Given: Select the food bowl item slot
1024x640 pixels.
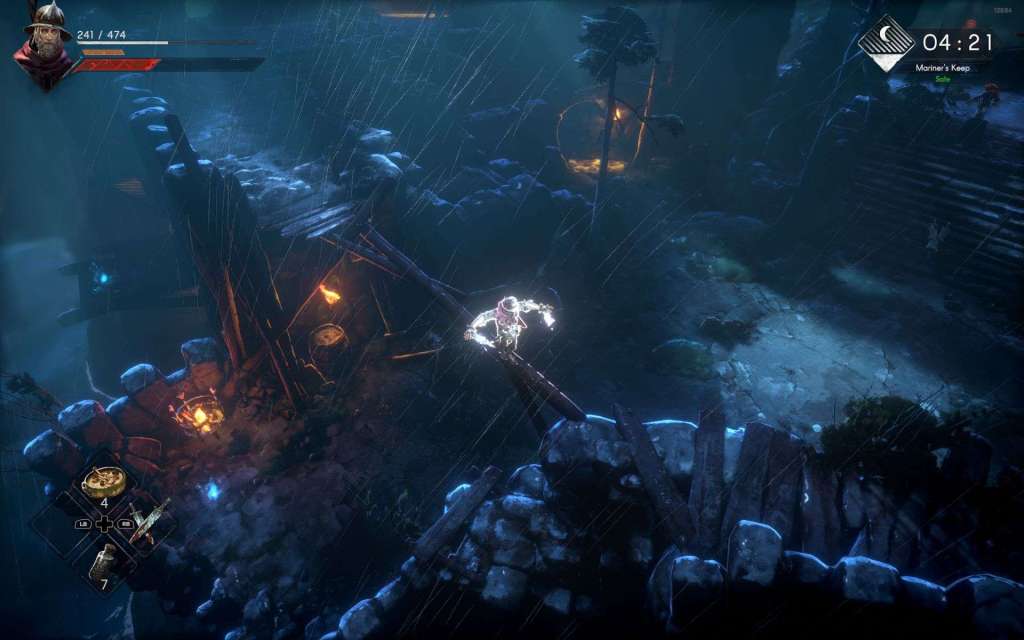Looking at the screenshot, I should pyautogui.click(x=102, y=481).
